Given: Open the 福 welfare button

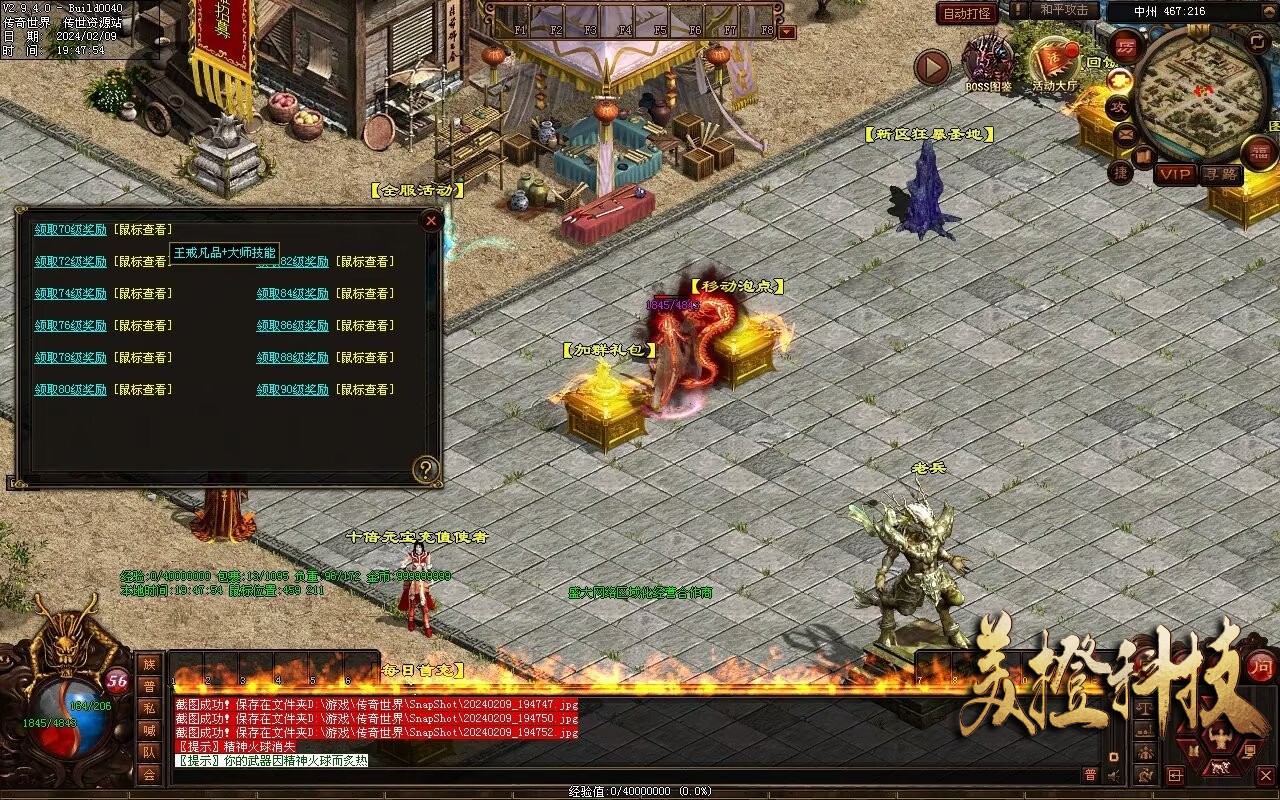Looking at the screenshot, I should point(1259,152).
